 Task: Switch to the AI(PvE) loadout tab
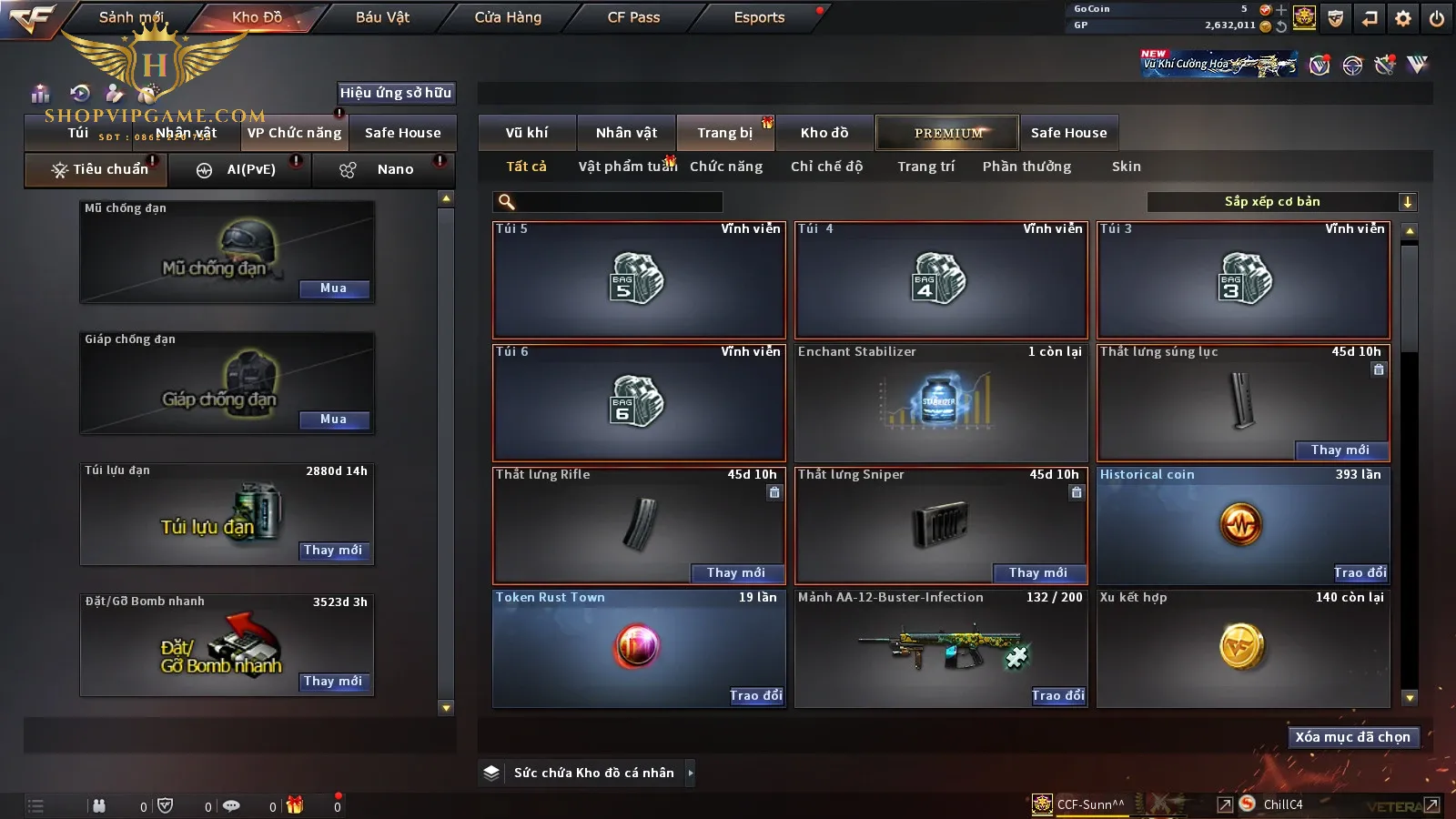(x=240, y=170)
